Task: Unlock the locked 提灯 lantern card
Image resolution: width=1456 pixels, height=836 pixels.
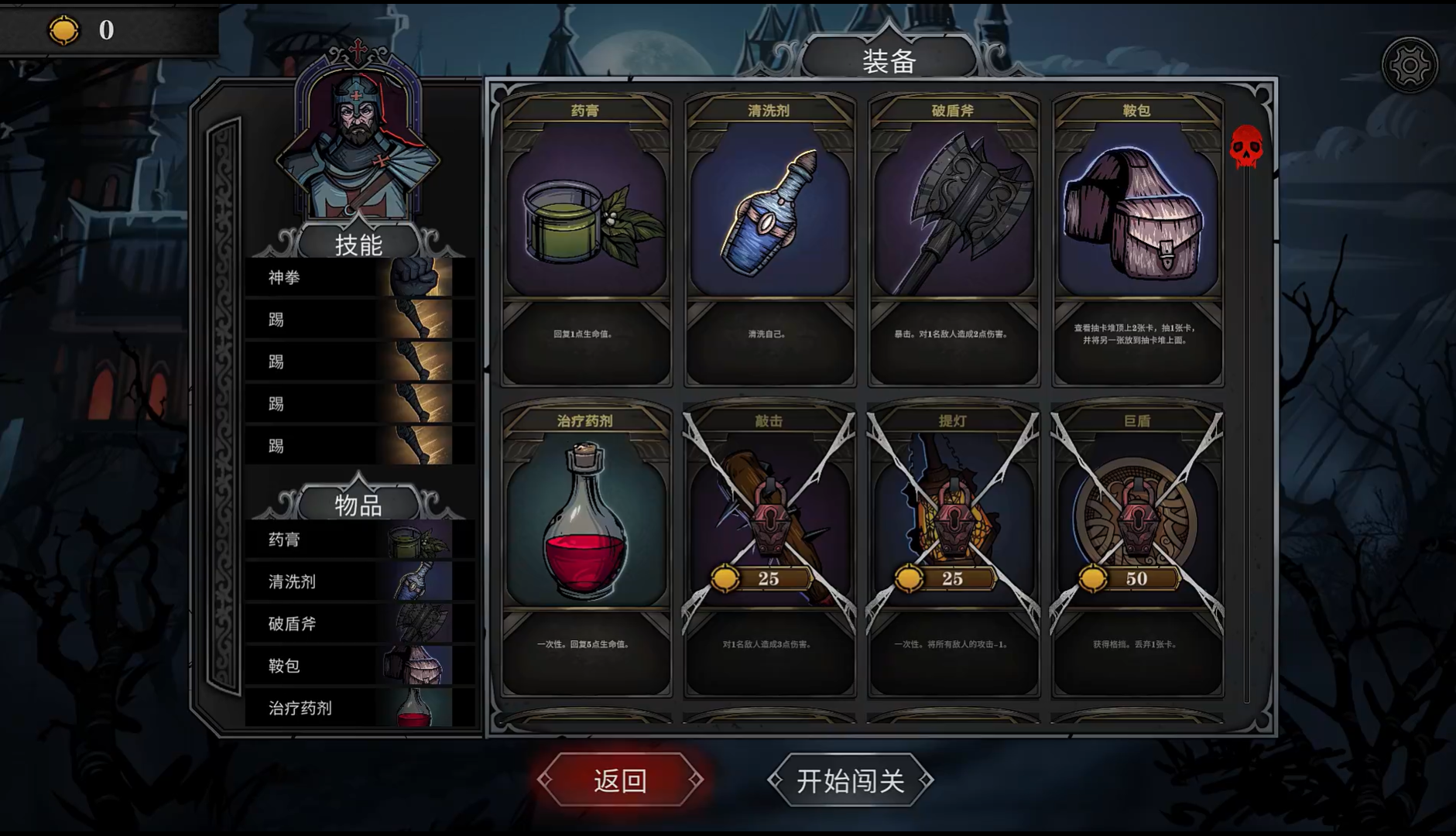Action: [953, 550]
